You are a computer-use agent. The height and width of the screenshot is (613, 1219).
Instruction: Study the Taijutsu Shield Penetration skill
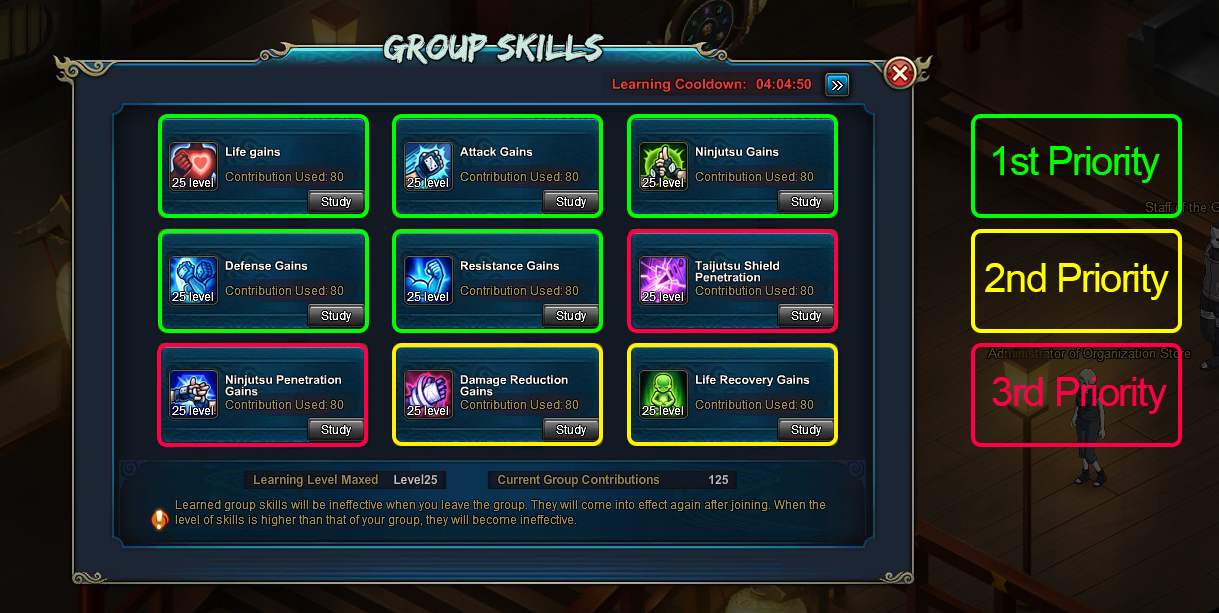806,316
